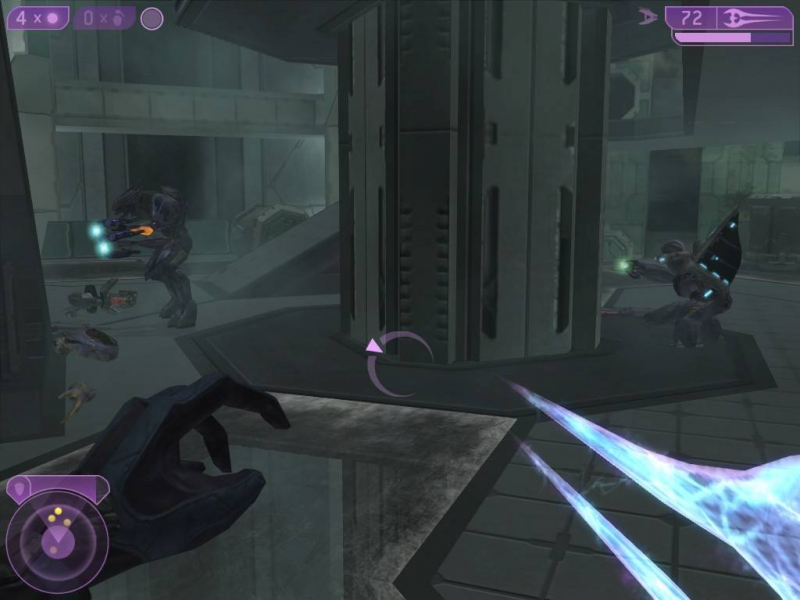Select the empty frag grenade slot
This screenshot has height=600, width=800.
click(103, 18)
